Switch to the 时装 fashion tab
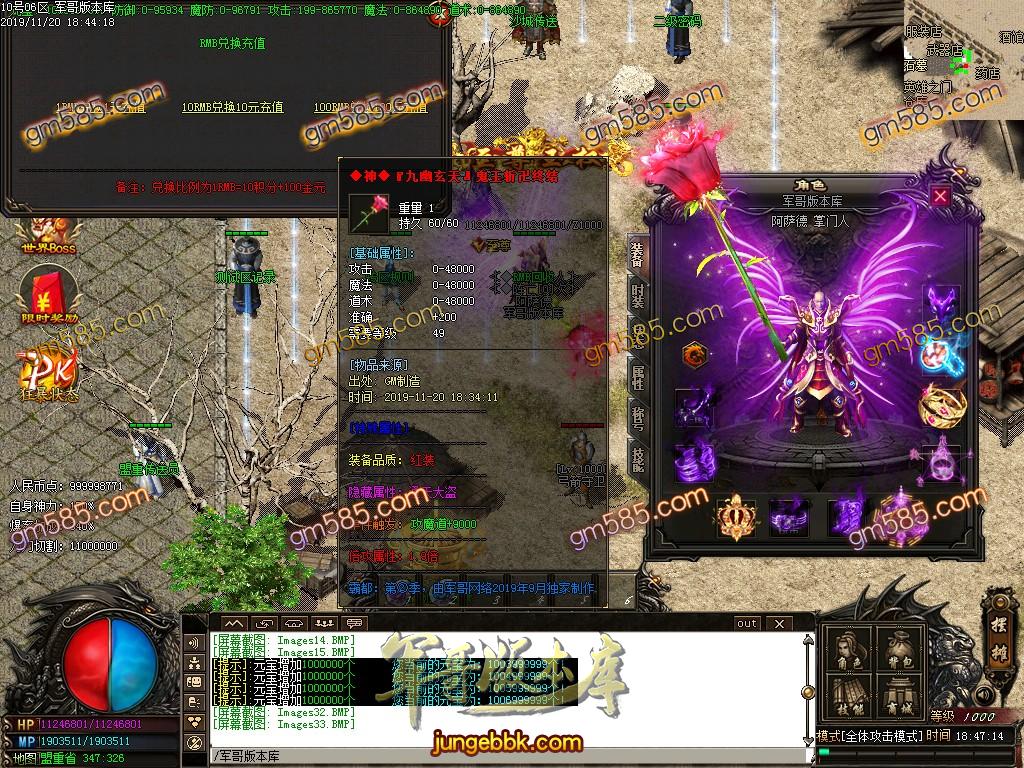 pyautogui.click(x=638, y=296)
